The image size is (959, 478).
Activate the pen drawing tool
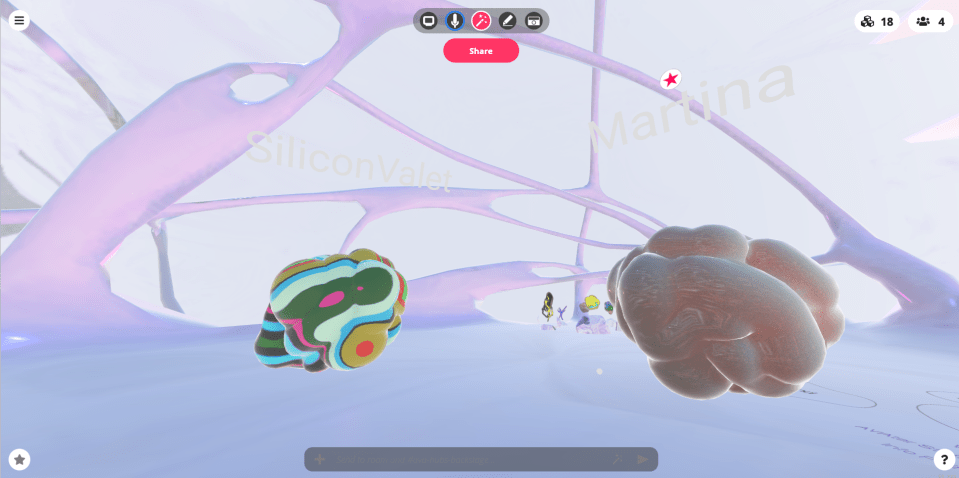[x=507, y=20]
